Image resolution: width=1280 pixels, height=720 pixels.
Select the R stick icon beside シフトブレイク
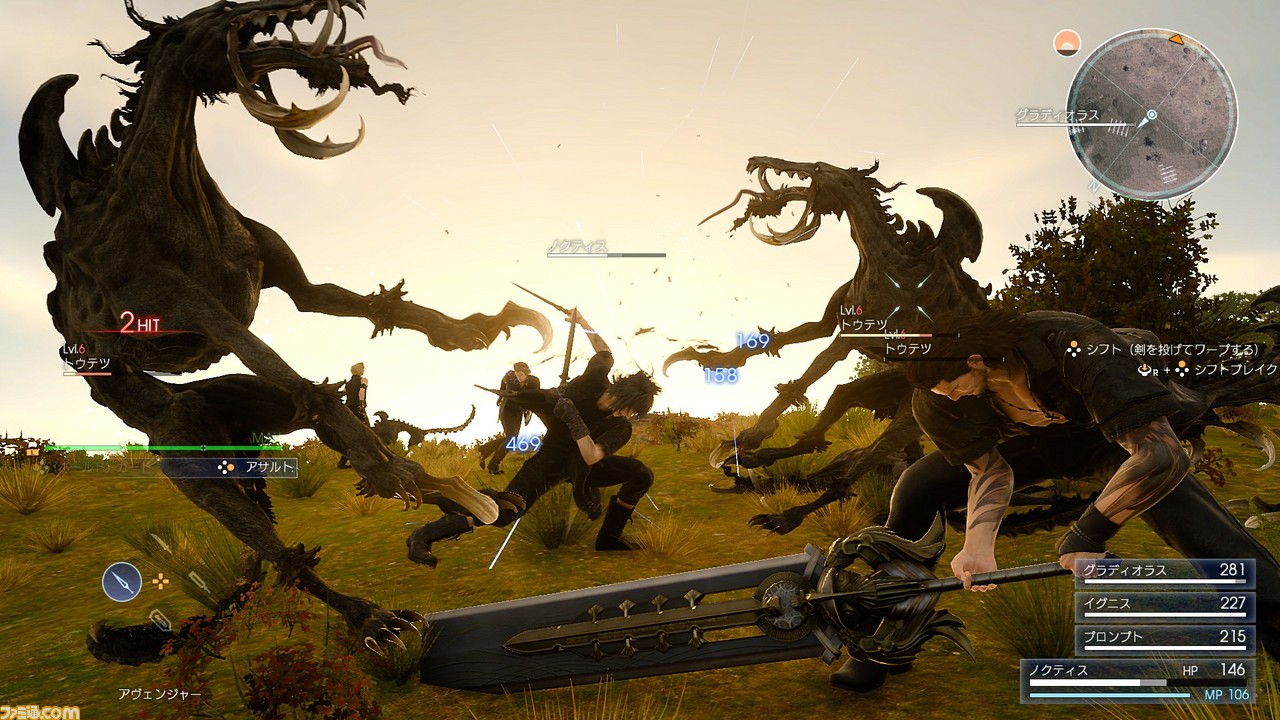coord(1145,370)
